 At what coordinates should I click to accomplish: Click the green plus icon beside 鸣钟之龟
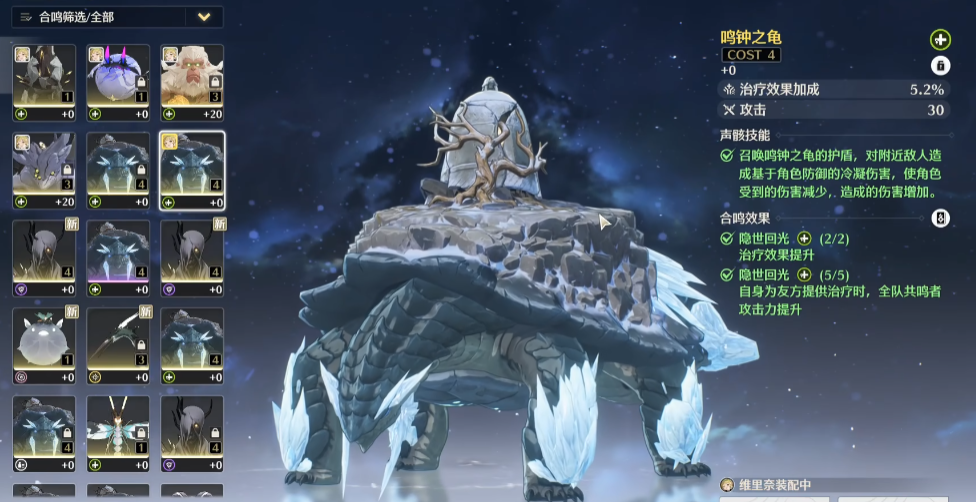(x=940, y=40)
